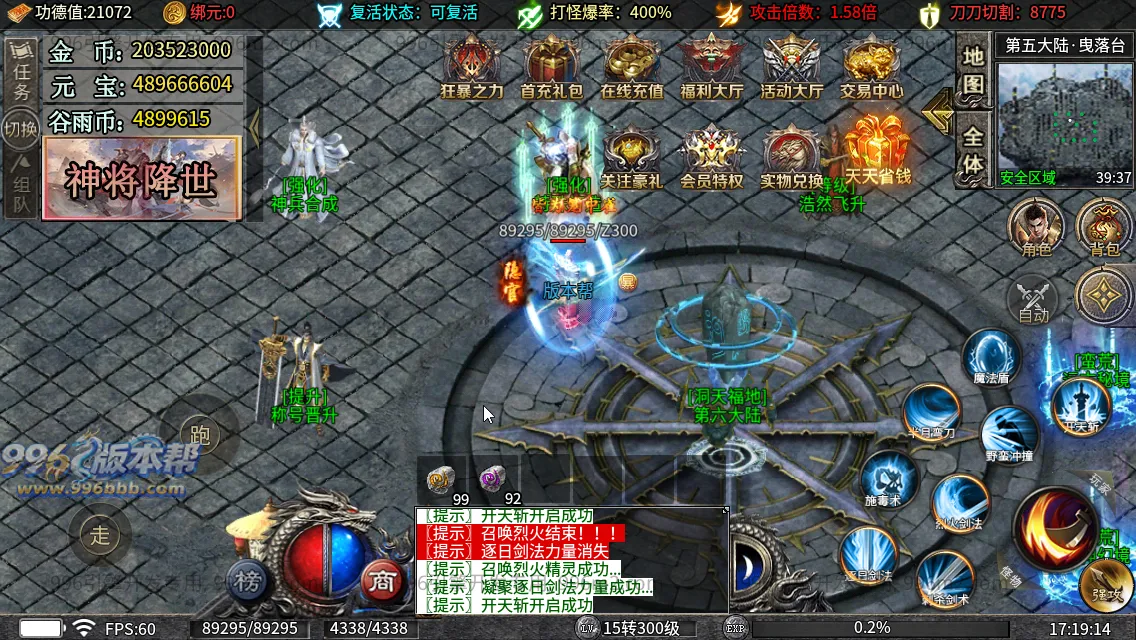
Task: Open the 交易中心 trading center
Action: [x=871, y=64]
